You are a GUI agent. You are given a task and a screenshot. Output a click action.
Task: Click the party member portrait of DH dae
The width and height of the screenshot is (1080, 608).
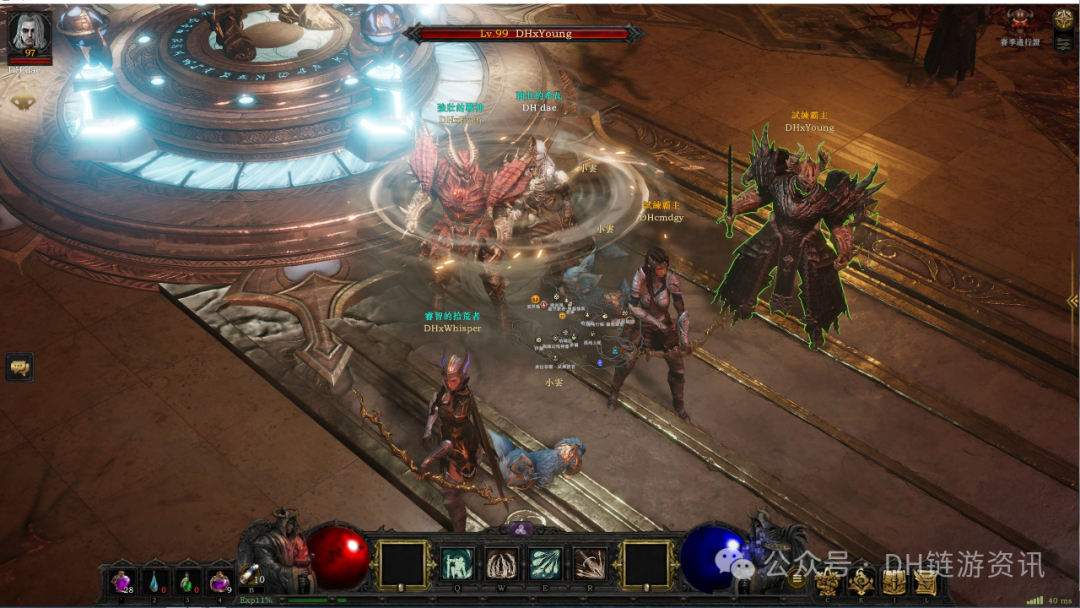(29, 33)
